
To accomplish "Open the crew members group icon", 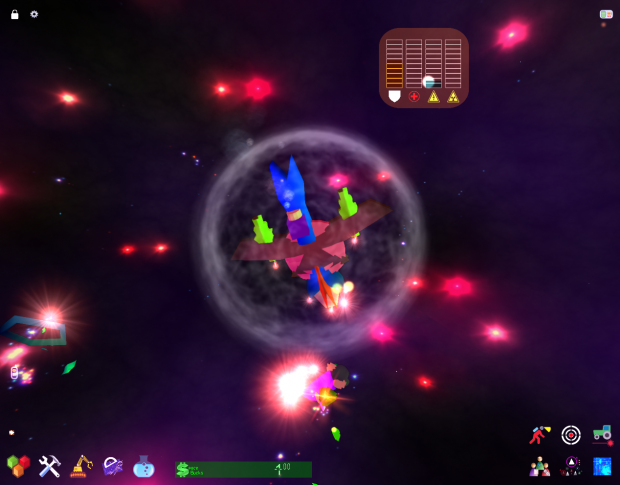I will (540, 466).
